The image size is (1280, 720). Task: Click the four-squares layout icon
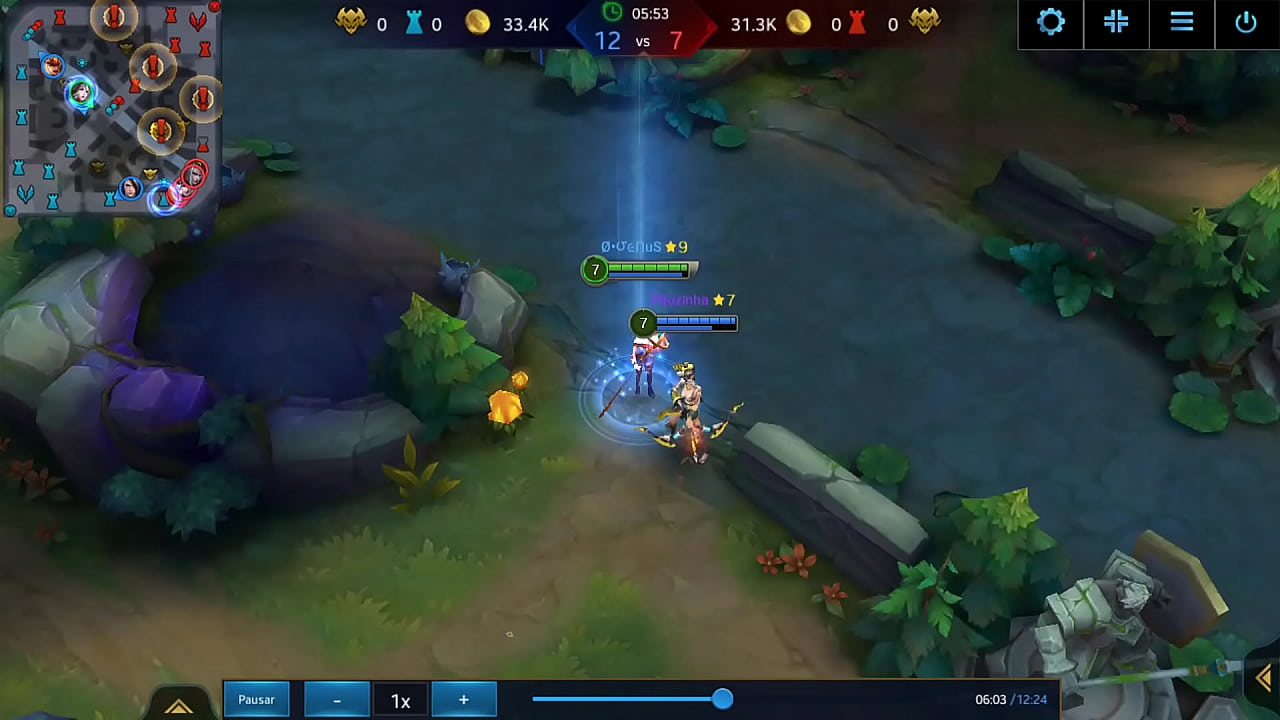pyautogui.click(x=1116, y=22)
